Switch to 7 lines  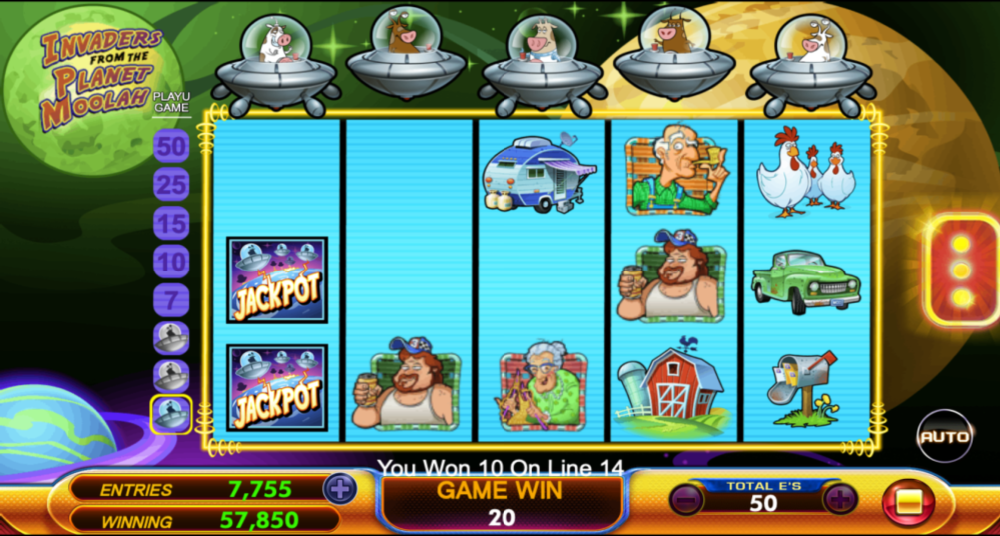tap(171, 299)
